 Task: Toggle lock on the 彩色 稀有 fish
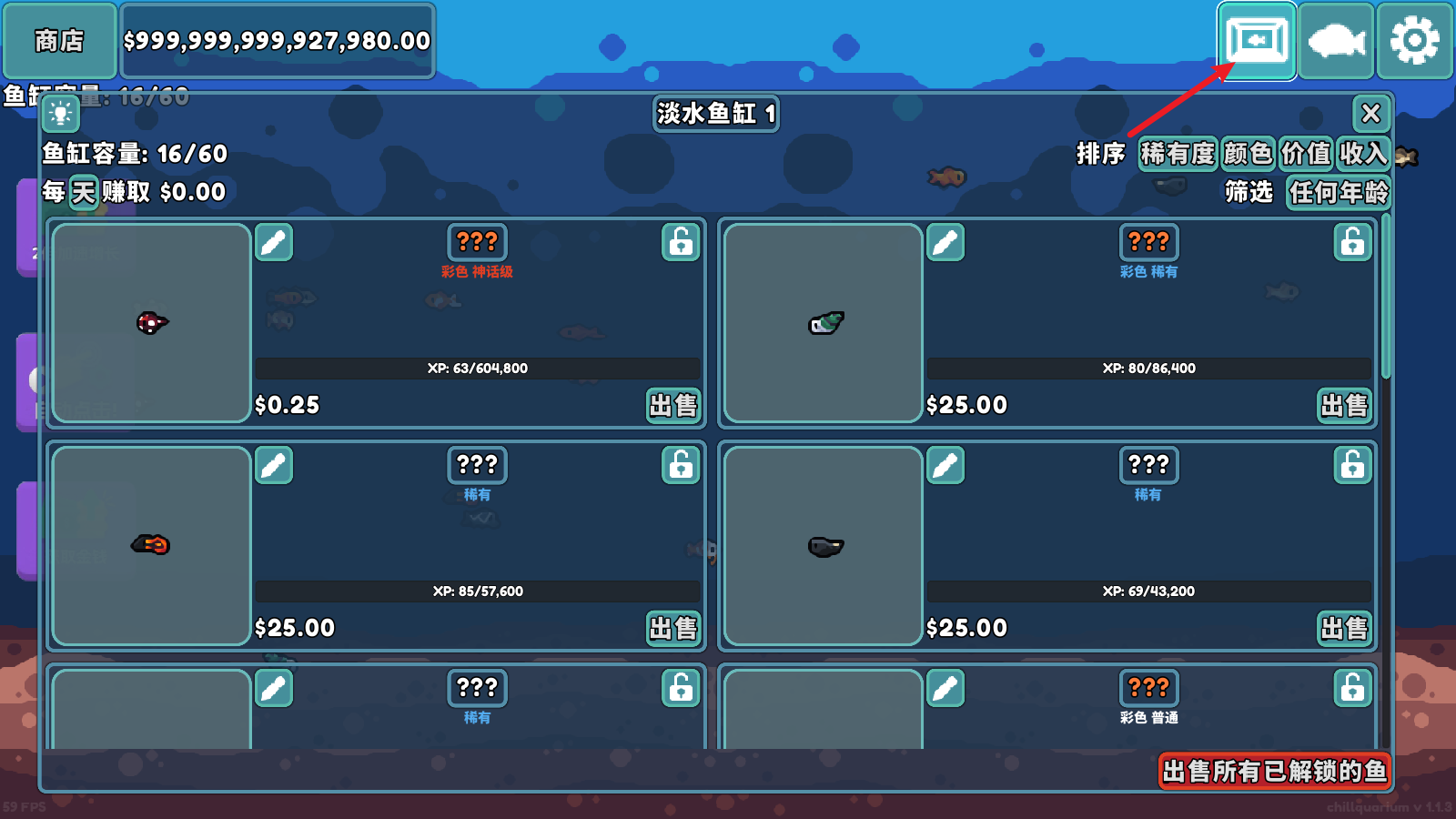point(1352,242)
